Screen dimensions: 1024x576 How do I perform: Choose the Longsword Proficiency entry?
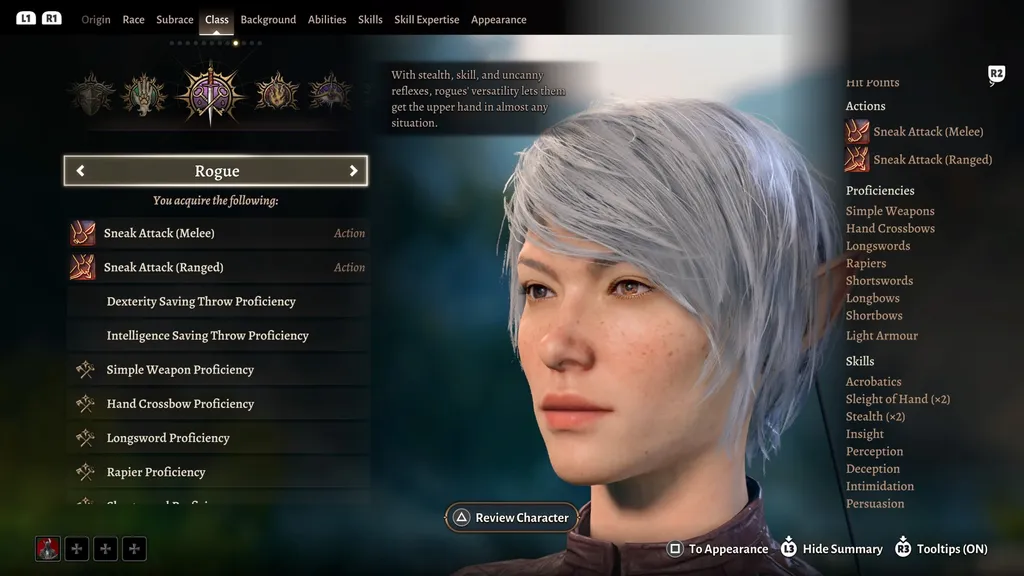tap(218, 438)
